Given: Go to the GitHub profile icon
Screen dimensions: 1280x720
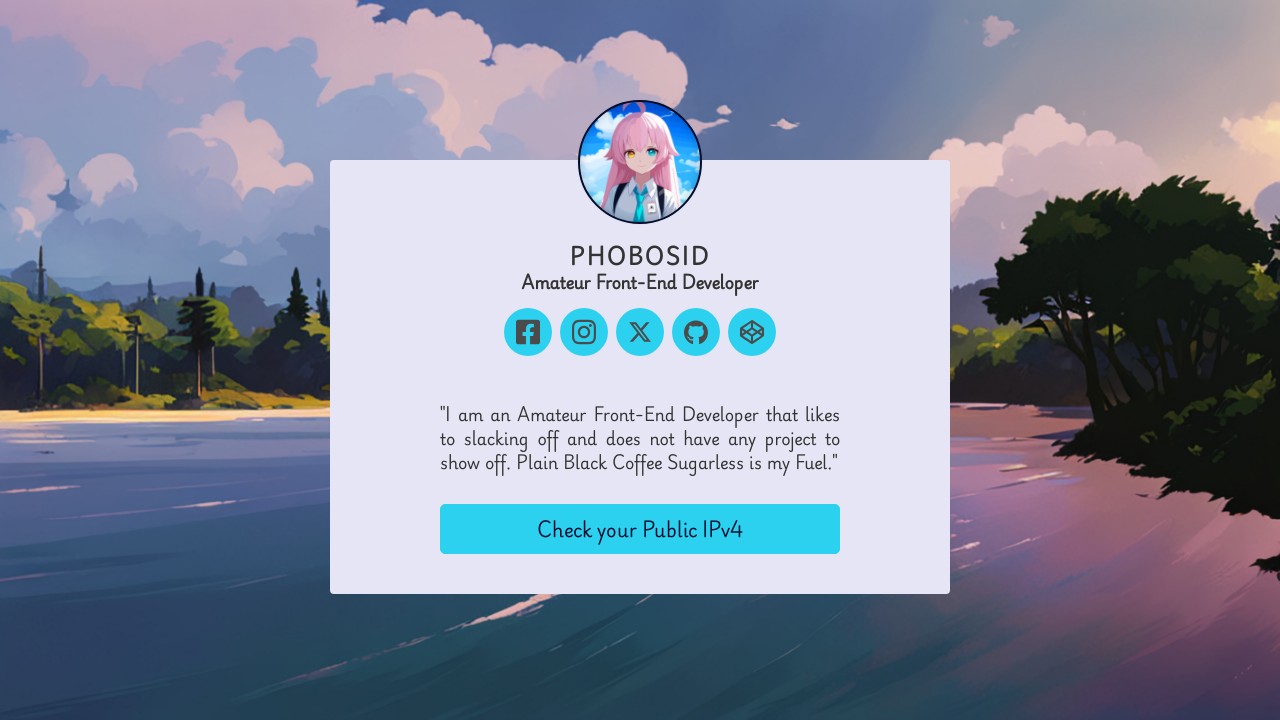Looking at the screenshot, I should 696,332.
